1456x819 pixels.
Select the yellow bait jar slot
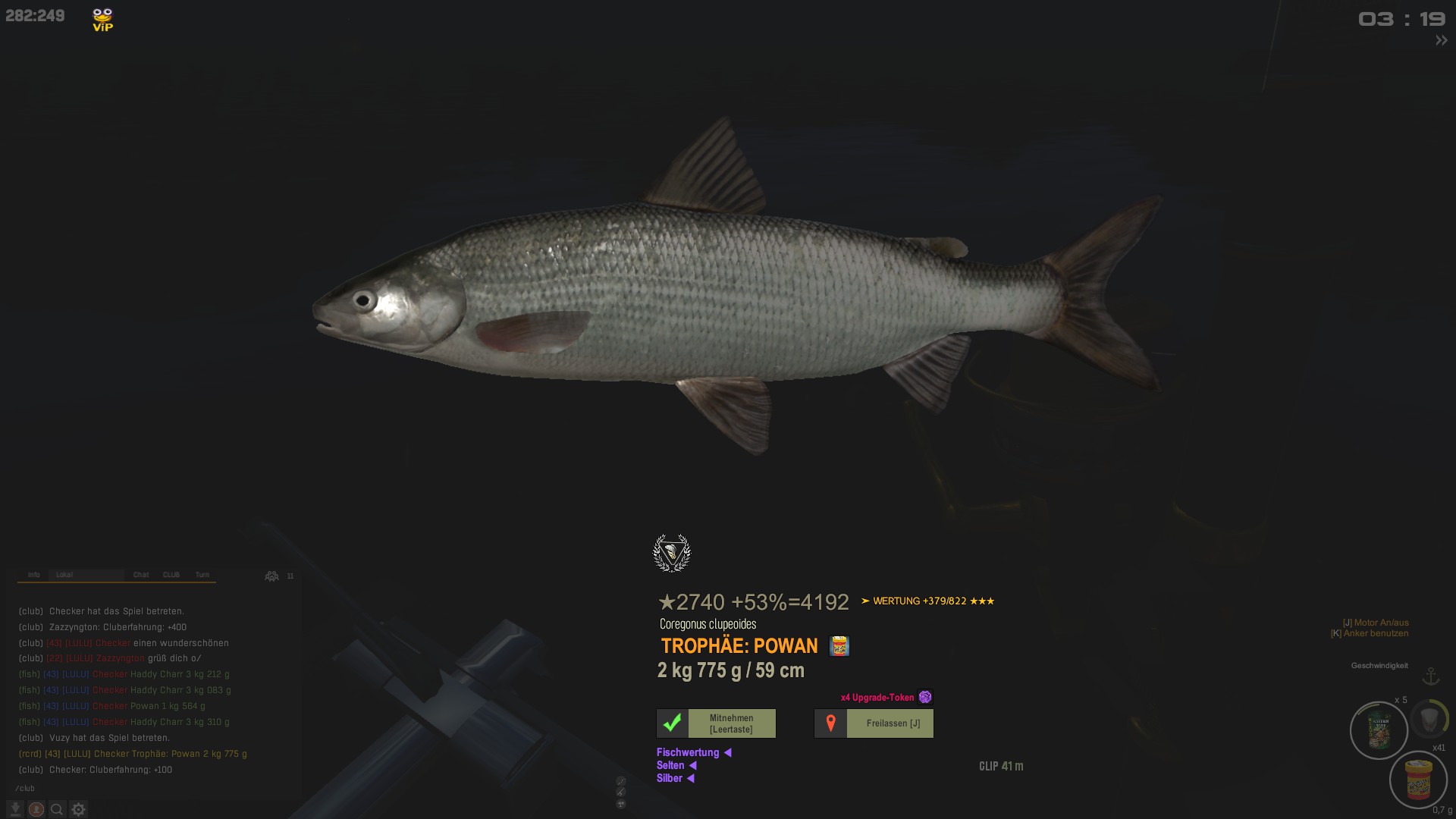(x=1418, y=779)
